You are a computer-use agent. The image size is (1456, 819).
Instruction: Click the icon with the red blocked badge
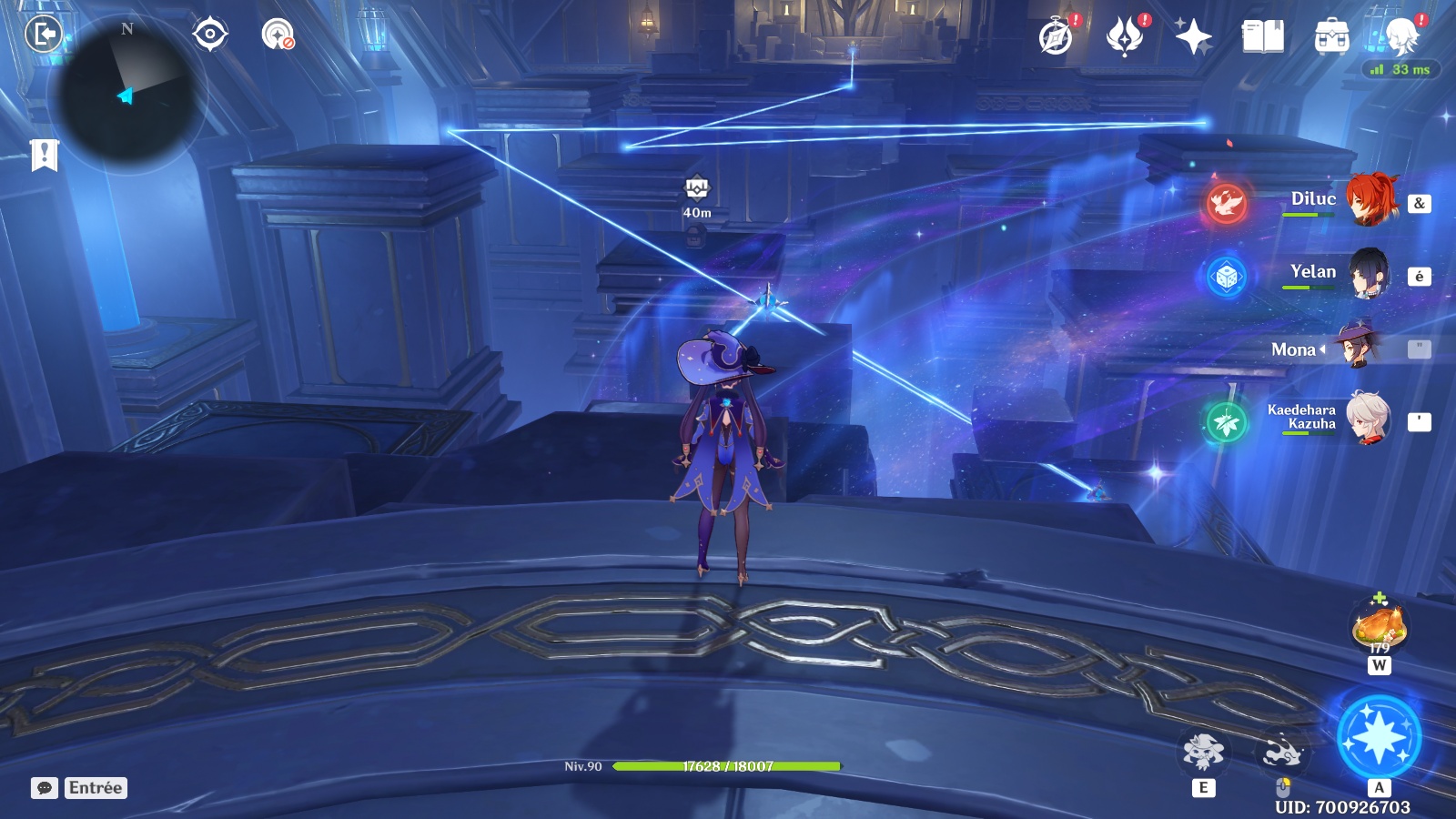(278, 35)
